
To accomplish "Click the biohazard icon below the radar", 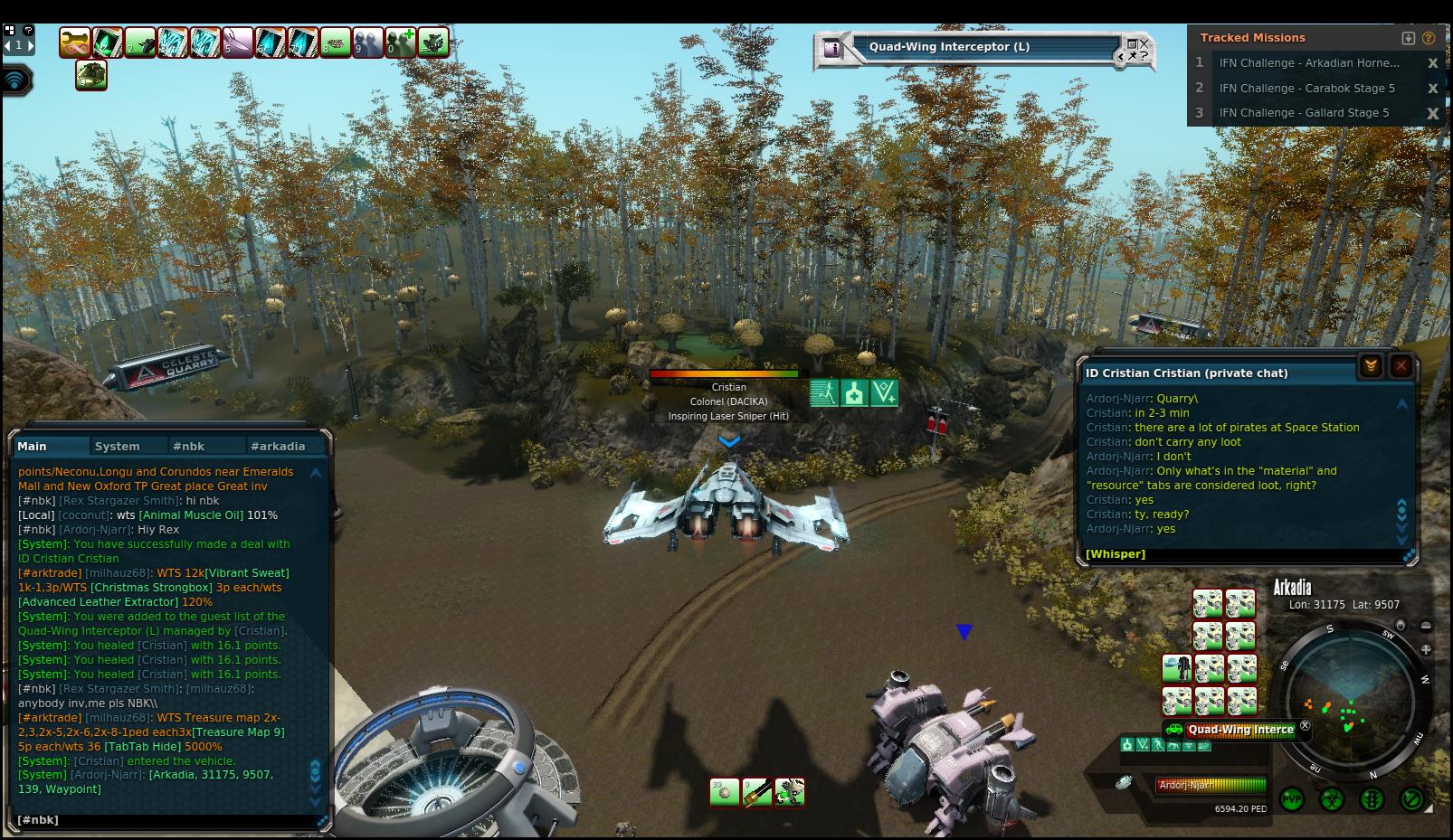I will point(1332,799).
